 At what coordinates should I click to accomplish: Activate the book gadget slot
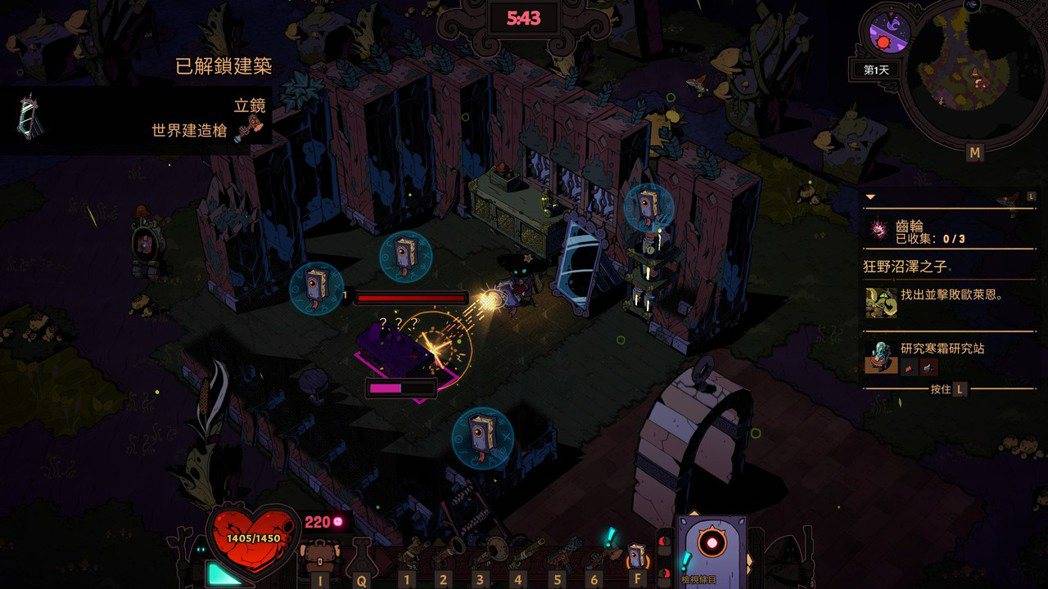pyautogui.click(x=636, y=555)
